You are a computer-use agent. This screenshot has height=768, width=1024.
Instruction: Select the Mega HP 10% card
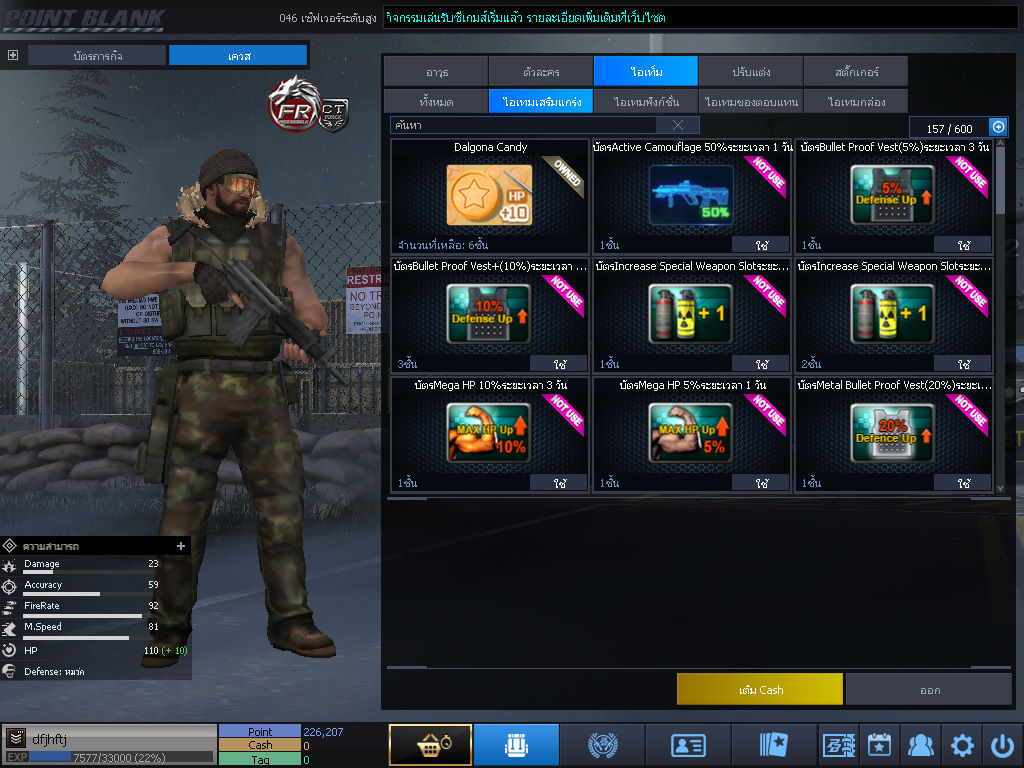490,433
